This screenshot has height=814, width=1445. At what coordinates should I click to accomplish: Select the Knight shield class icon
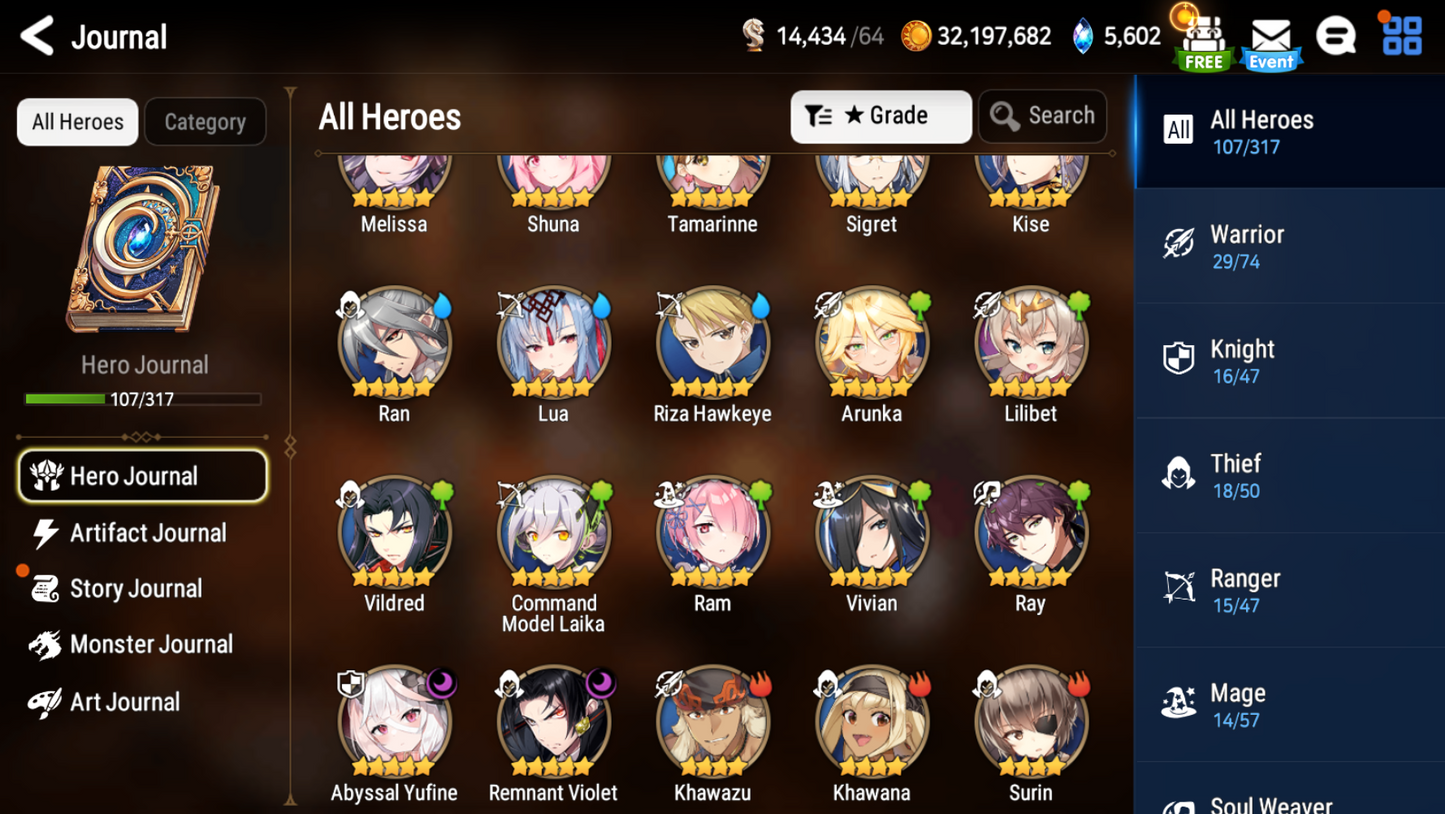tap(1180, 359)
